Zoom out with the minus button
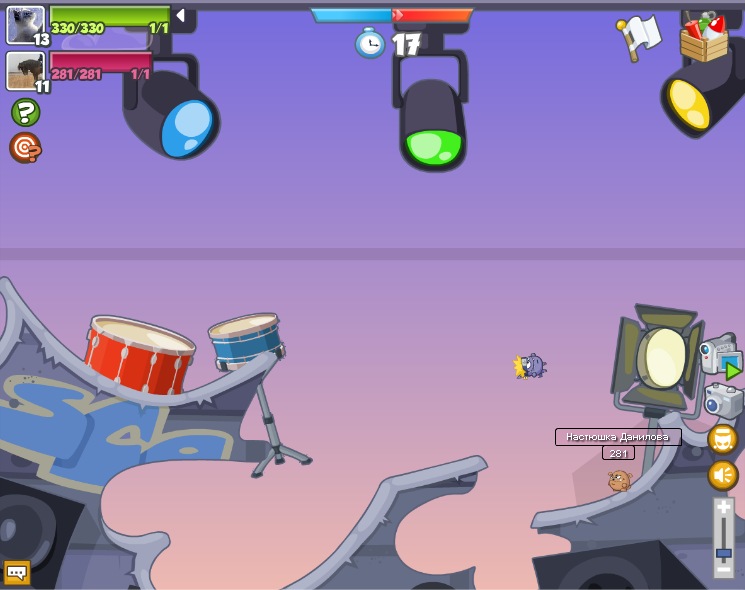Viewport: 745px width, 590px height. click(724, 567)
